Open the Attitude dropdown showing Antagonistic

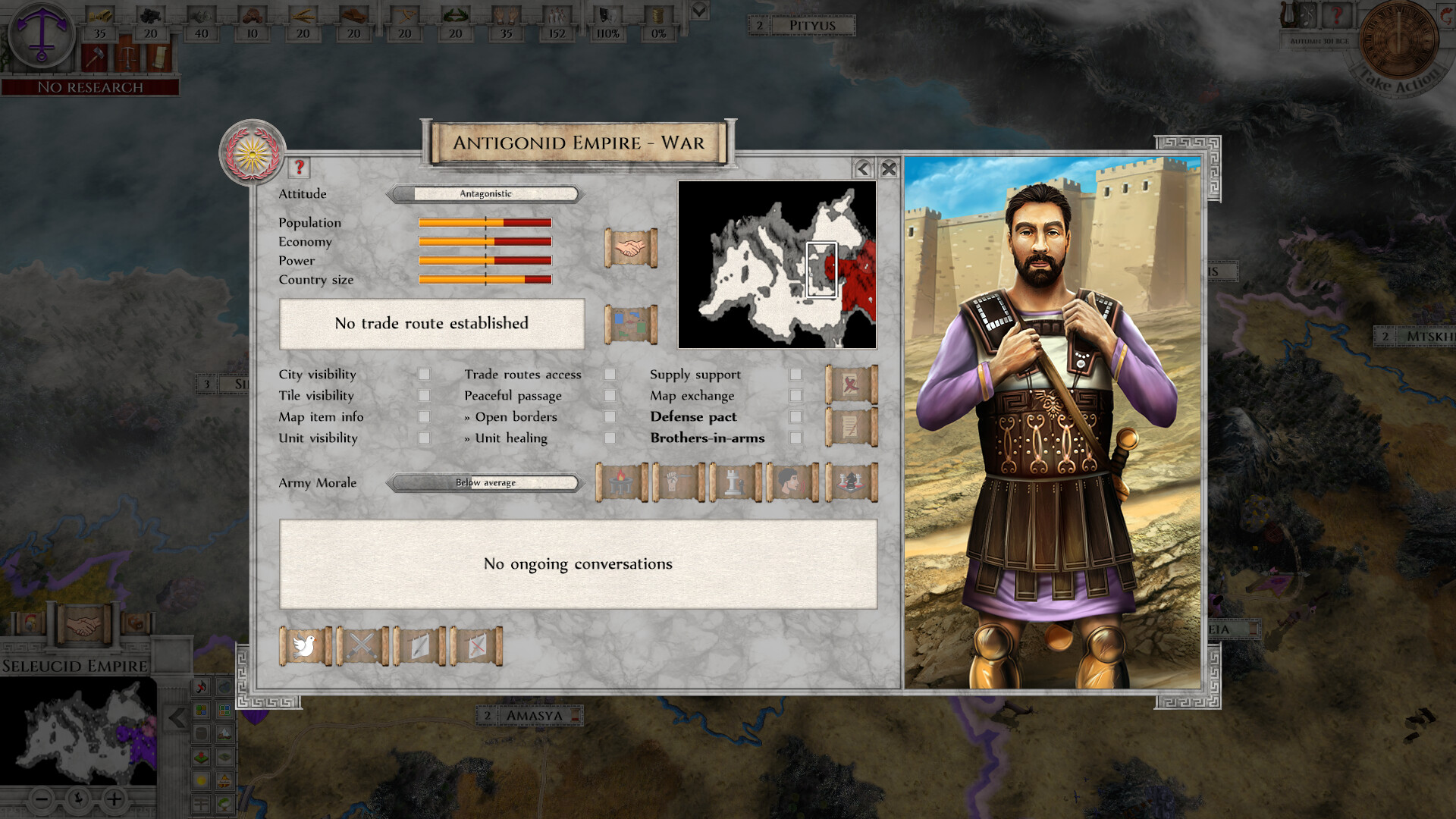pyautogui.click(x=485, y=194)
